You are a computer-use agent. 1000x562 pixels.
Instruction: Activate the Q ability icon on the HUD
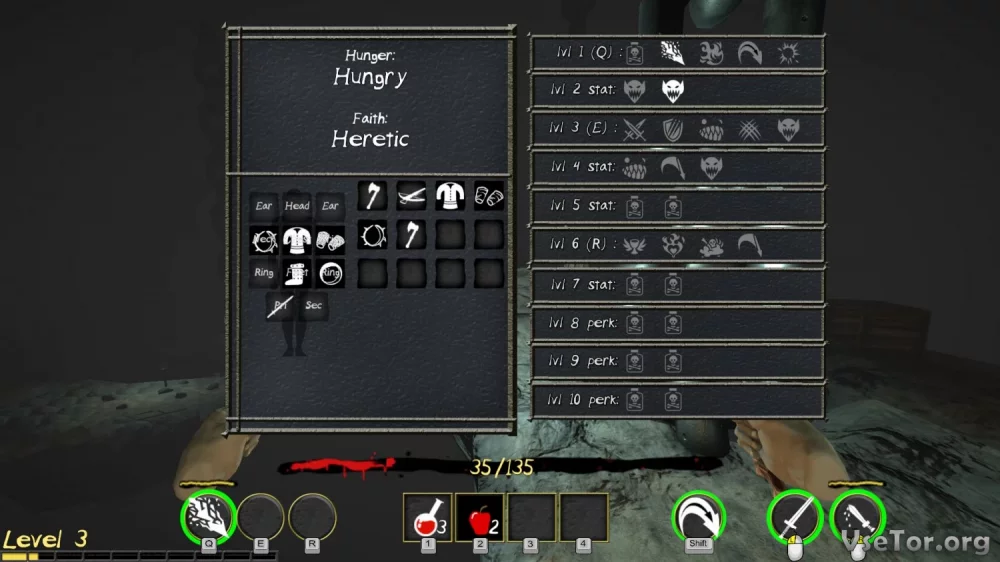coord(208,516)
